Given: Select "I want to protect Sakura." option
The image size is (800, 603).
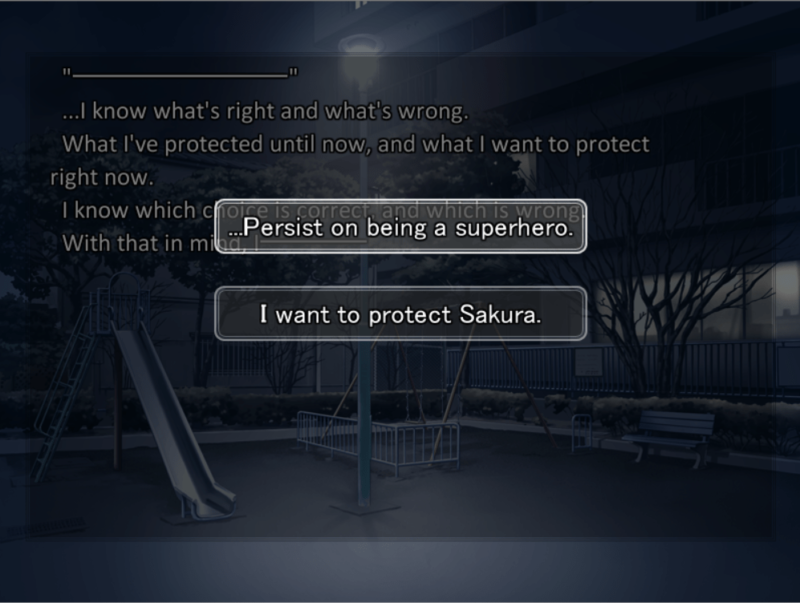Looking at the screenshot, I should (400, 315).
